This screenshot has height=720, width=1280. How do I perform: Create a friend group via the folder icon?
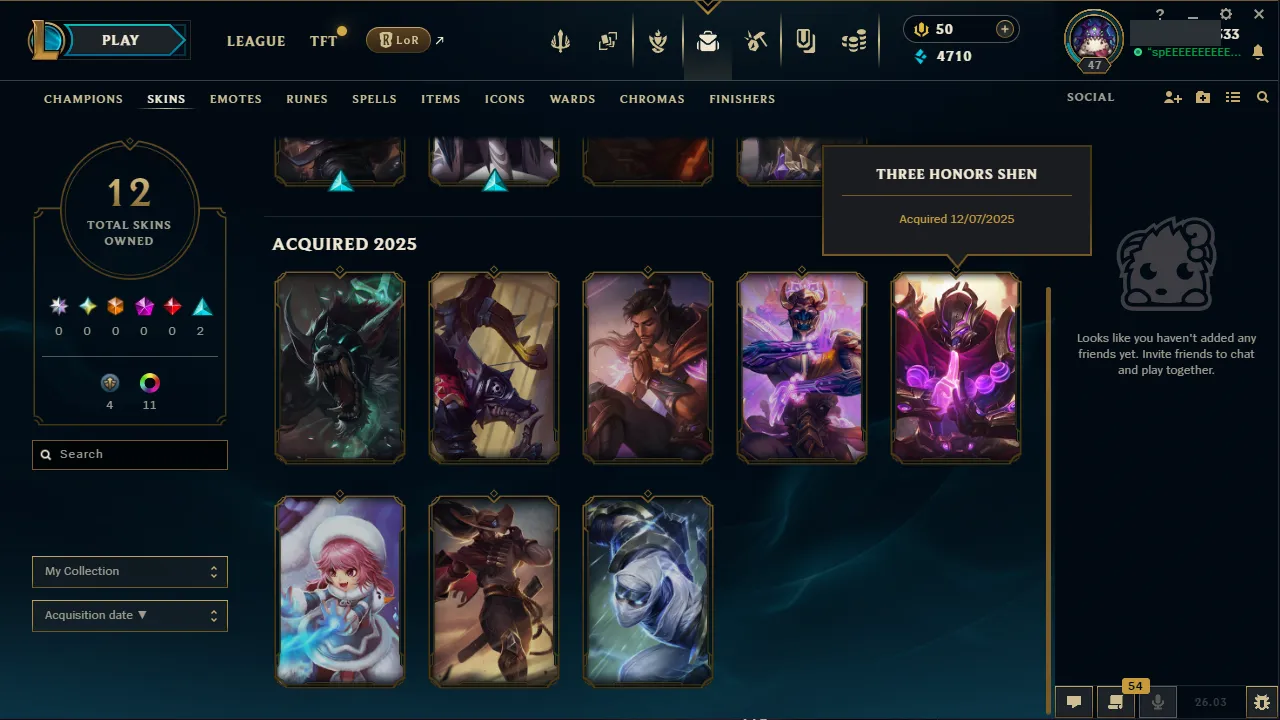pos(1202,97)
